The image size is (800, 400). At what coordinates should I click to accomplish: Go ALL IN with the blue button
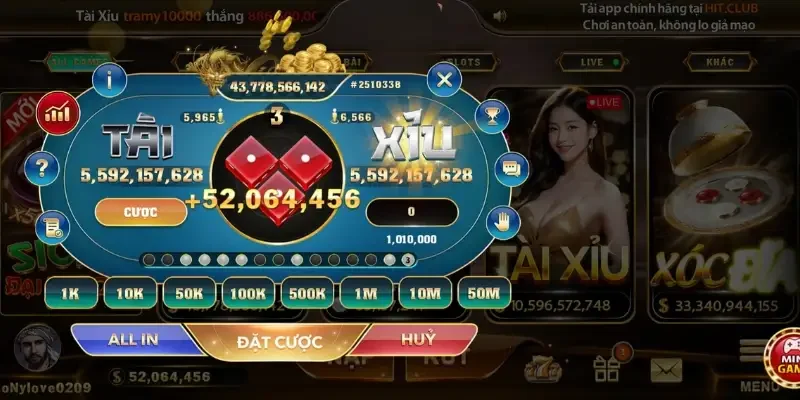(133, 339)
